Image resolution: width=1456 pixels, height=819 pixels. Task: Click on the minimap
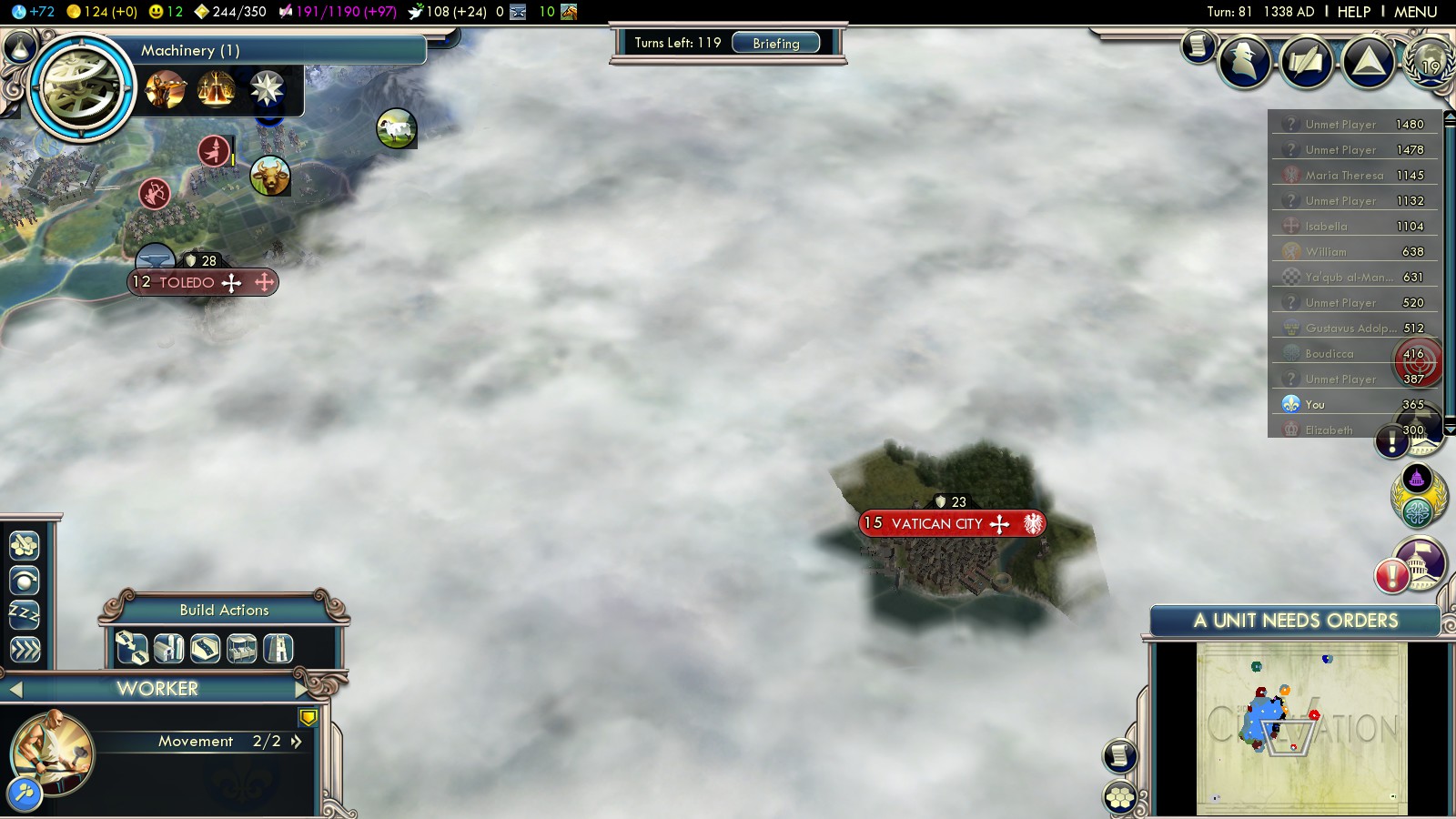click(1301, 728)
